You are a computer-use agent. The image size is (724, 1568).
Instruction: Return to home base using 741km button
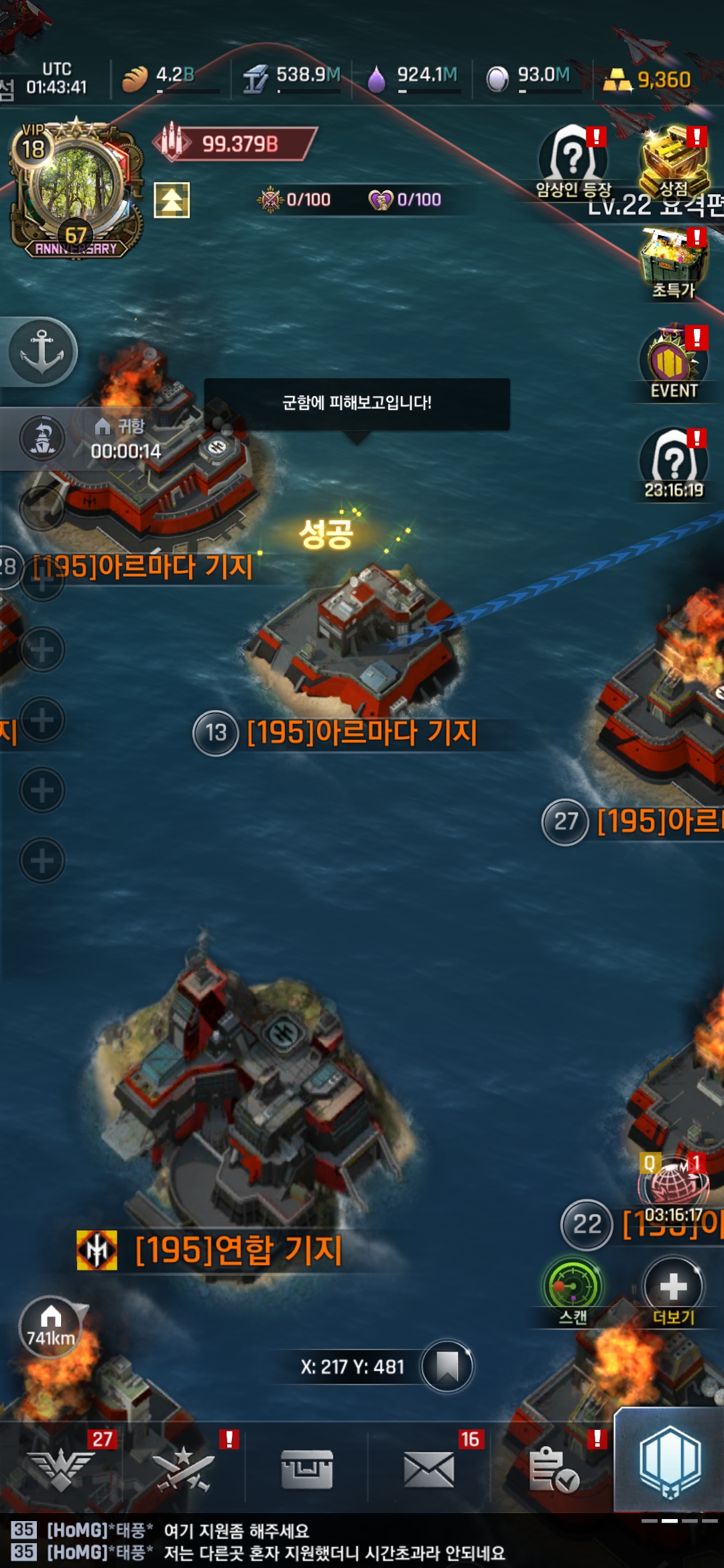click(51, 1327)
